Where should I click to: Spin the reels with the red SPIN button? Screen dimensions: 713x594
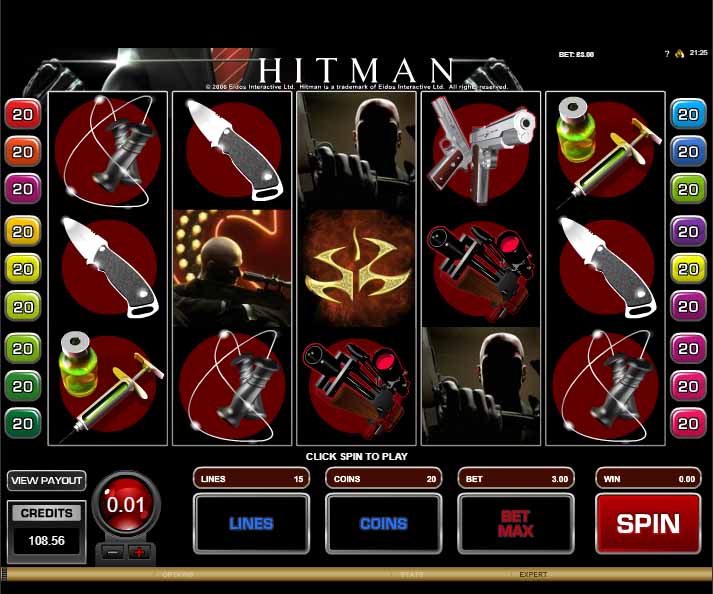[647, 523]
